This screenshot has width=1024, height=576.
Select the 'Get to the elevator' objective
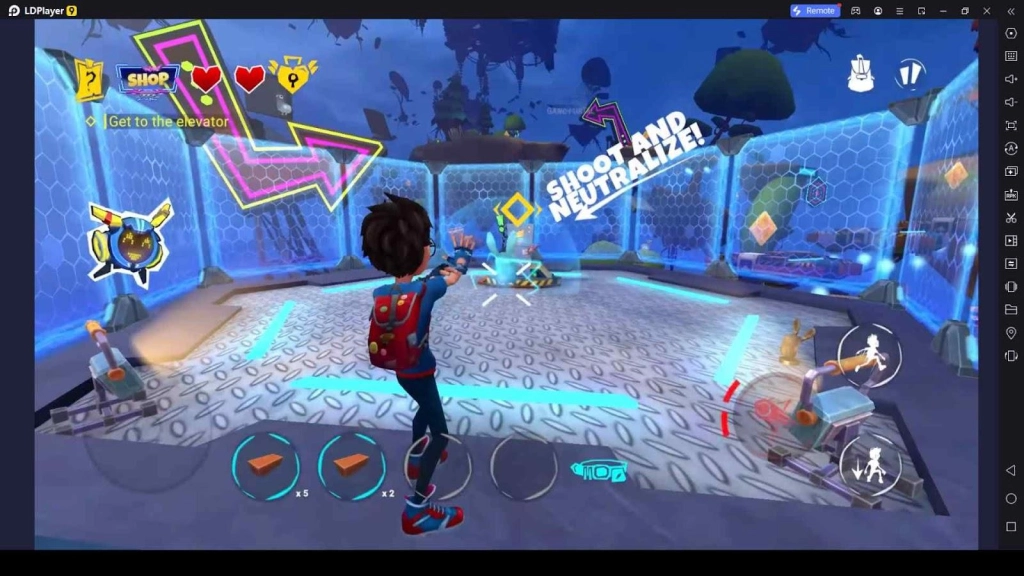167,122
